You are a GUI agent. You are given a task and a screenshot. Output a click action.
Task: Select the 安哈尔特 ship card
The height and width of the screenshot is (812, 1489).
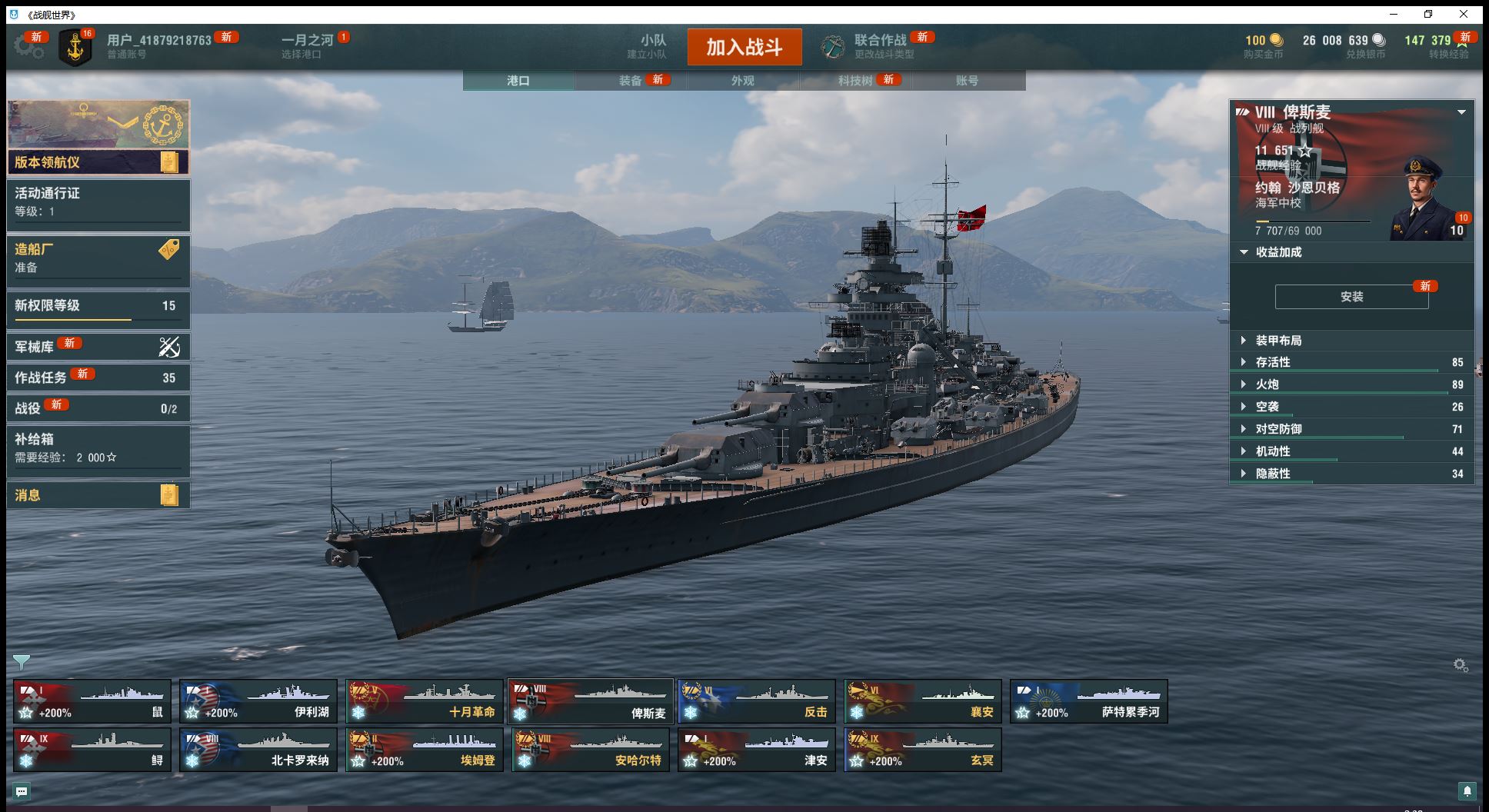591,750
